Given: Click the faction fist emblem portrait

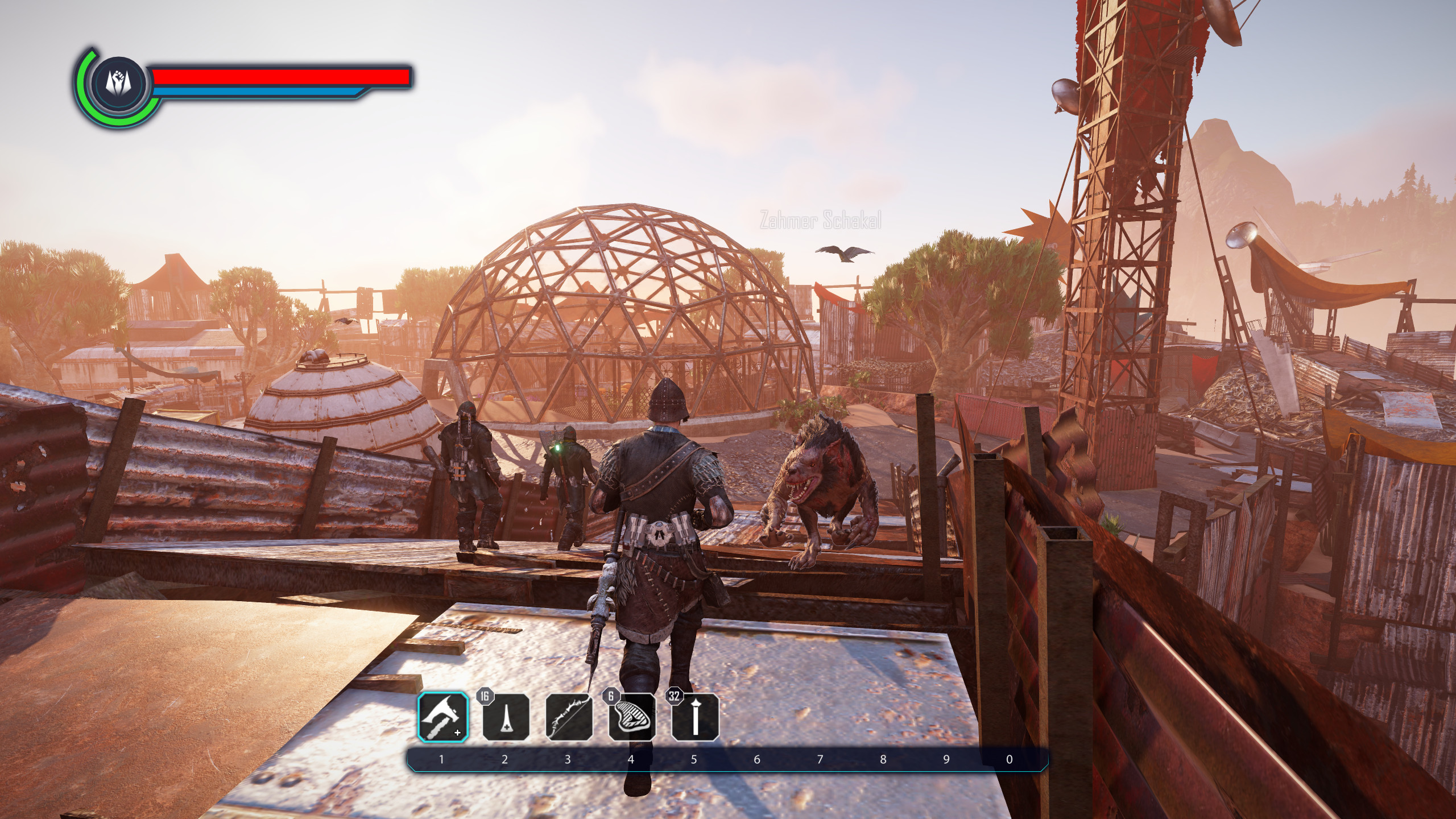Looking at the screenshot, I should point(120,83).
